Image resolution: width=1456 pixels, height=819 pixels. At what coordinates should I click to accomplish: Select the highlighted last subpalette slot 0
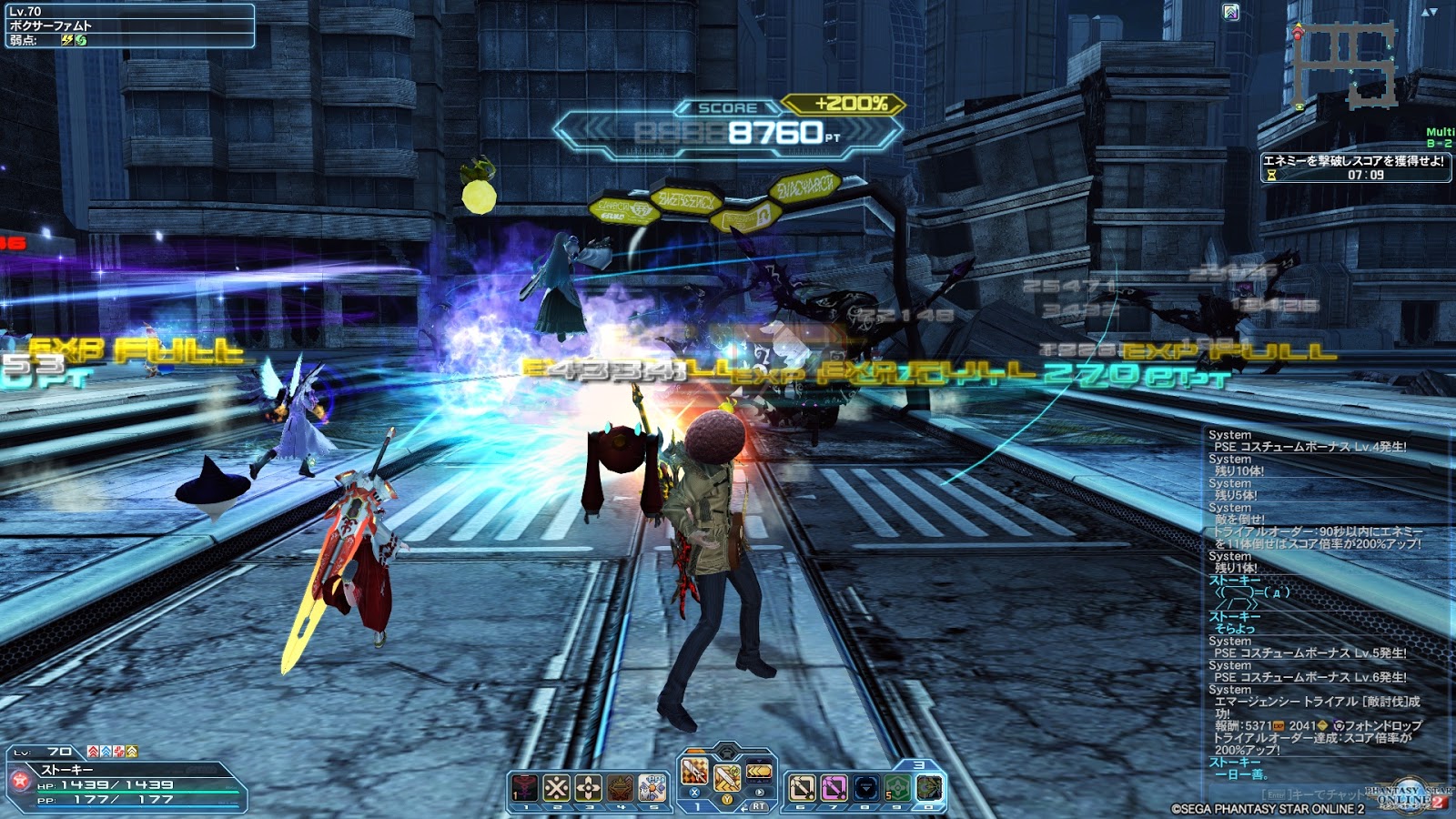929,787
